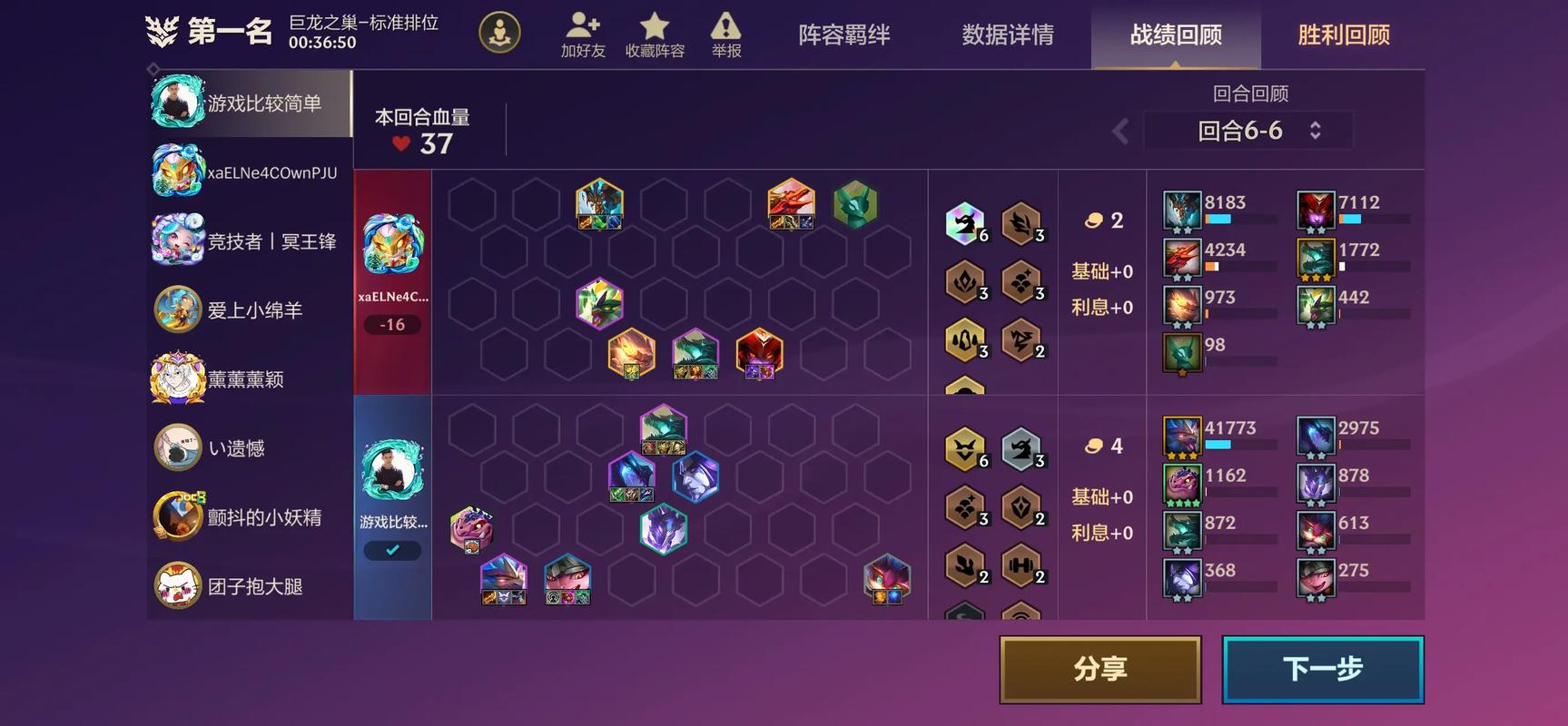
Task: Click the 分享 share button
Action: 1100,670
